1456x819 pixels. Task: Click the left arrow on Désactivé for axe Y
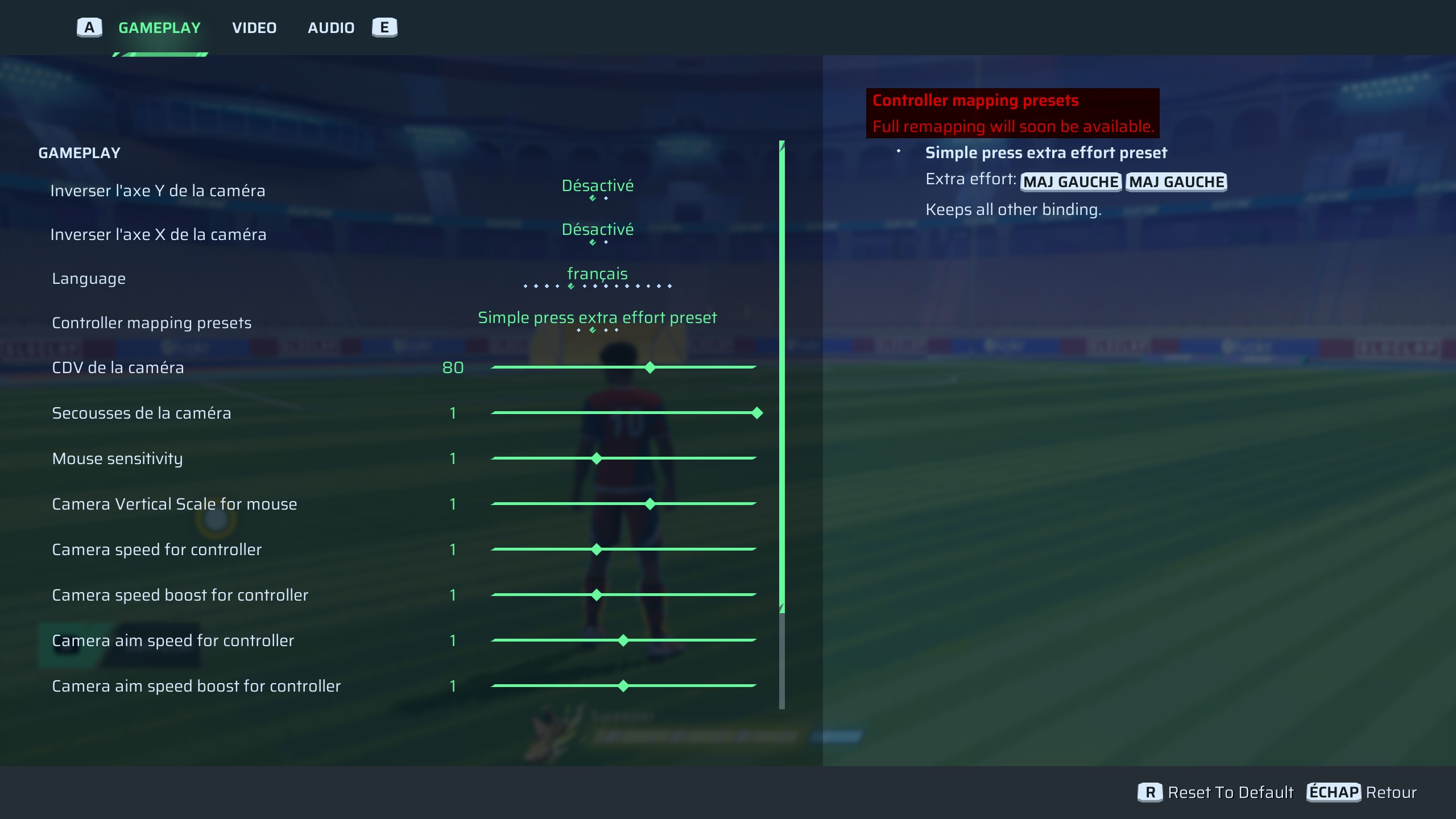pyautogui.click(x=591, y=197)
